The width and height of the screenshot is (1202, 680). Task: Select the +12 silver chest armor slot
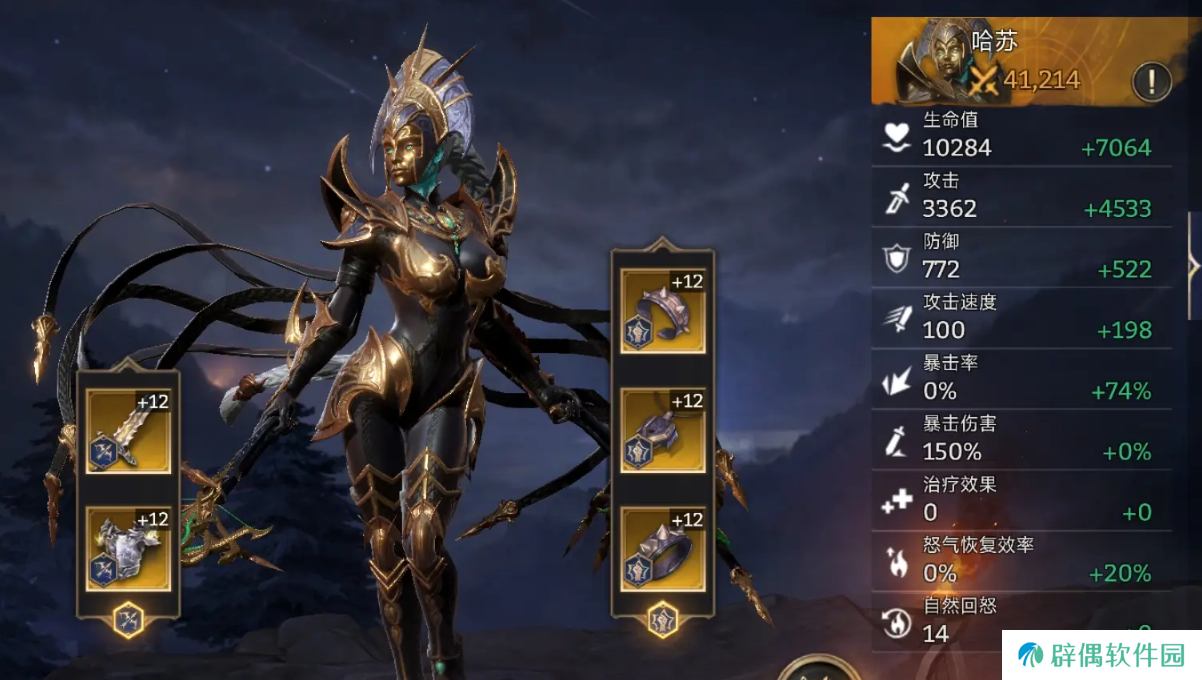[128, 549]
